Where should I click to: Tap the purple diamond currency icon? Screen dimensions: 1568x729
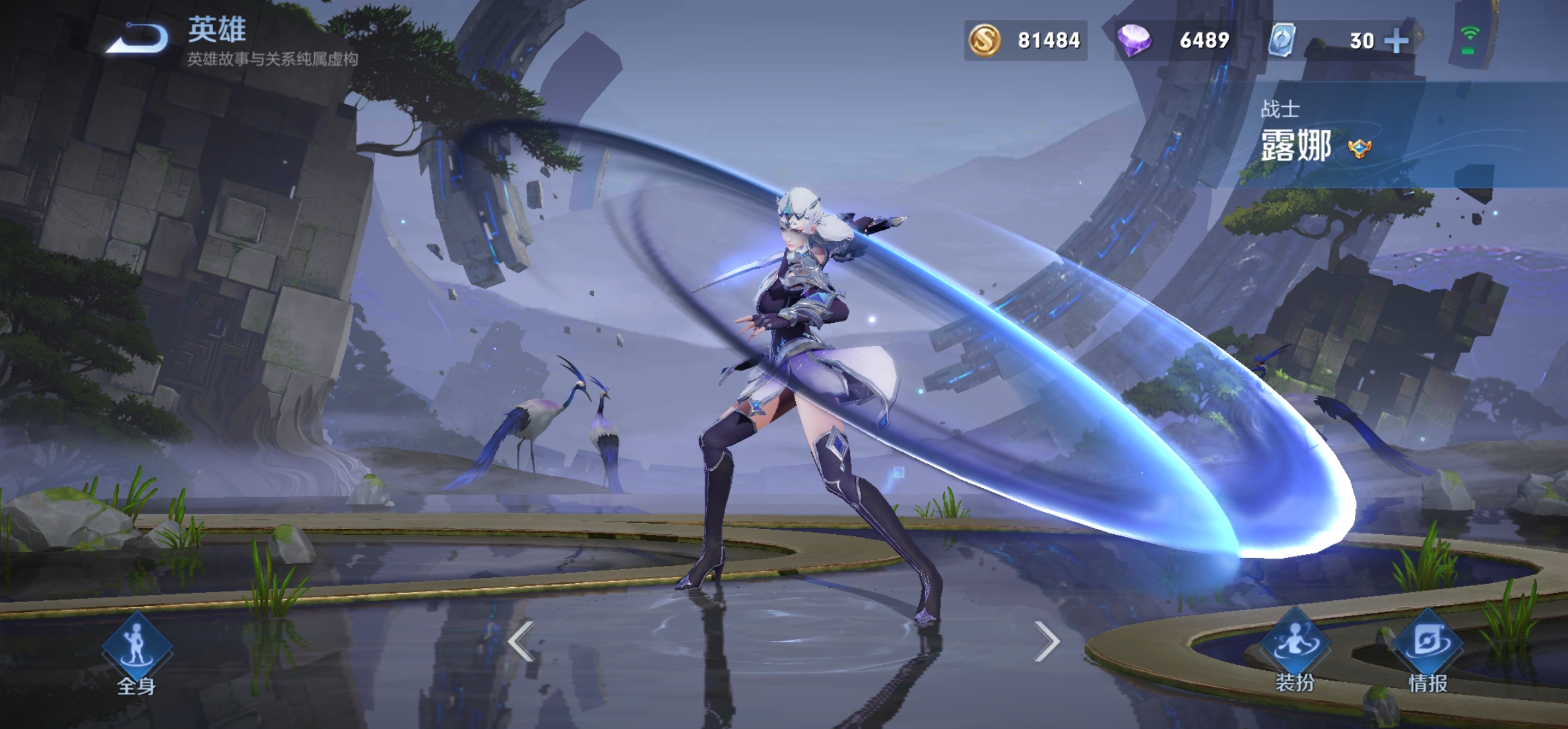point(1134,40)
